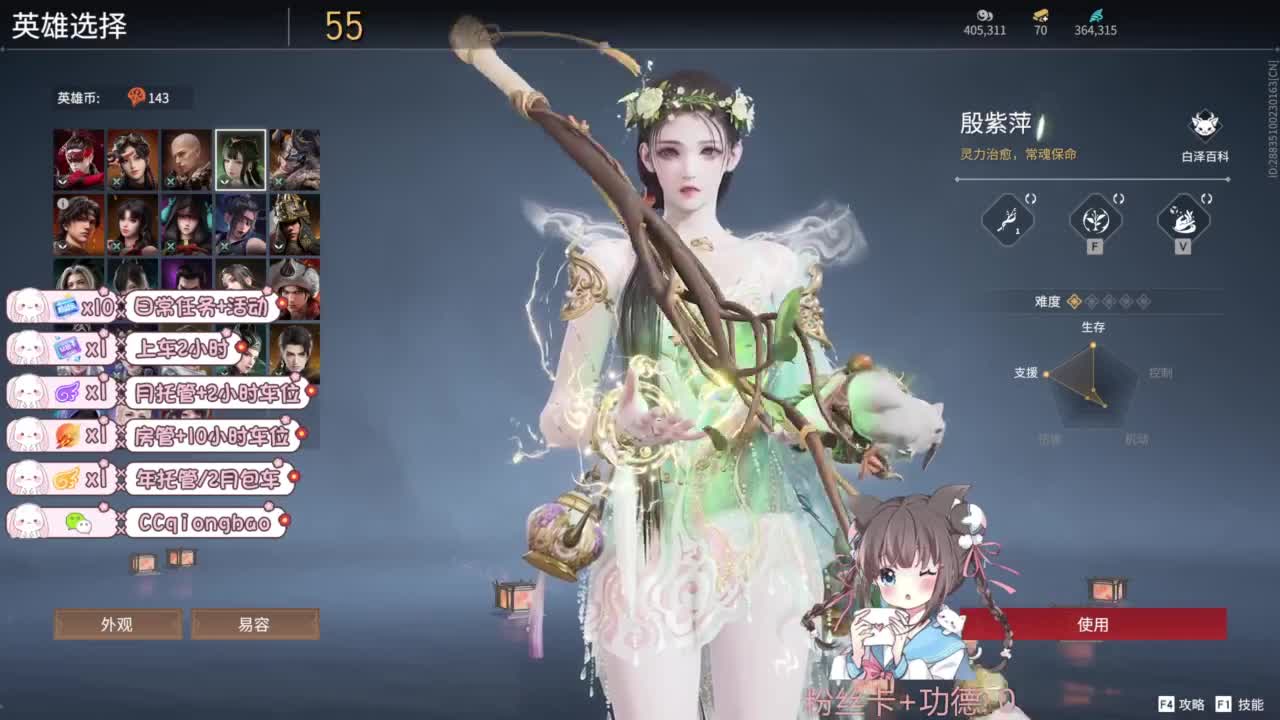Open the 白泽百科 encyclopedia icon
This screenshot has height=720, width=1280.
coord(1204,125)
